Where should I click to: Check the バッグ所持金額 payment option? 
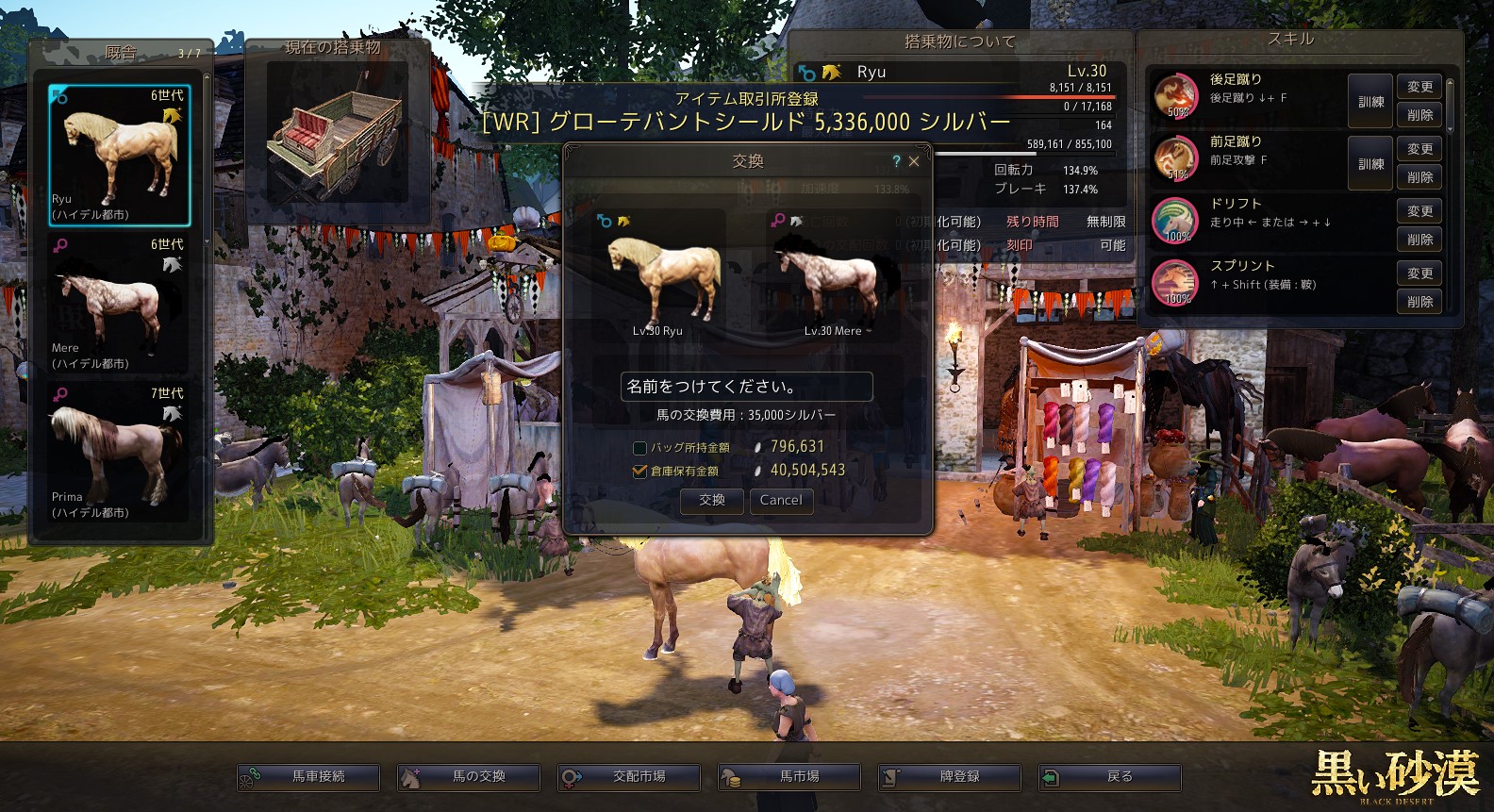click(x=639, y=448)
